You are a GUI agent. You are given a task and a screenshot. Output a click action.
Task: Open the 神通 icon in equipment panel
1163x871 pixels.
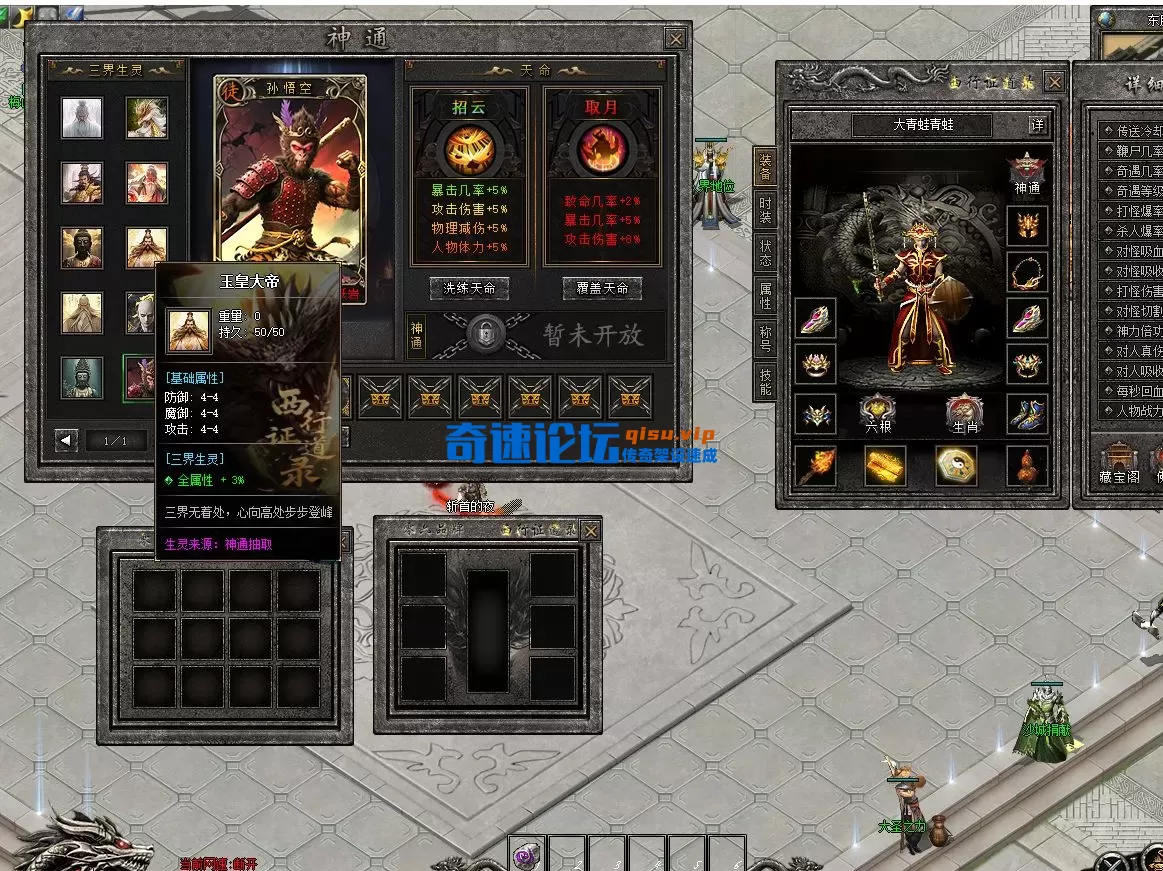tap(1027, 171)
